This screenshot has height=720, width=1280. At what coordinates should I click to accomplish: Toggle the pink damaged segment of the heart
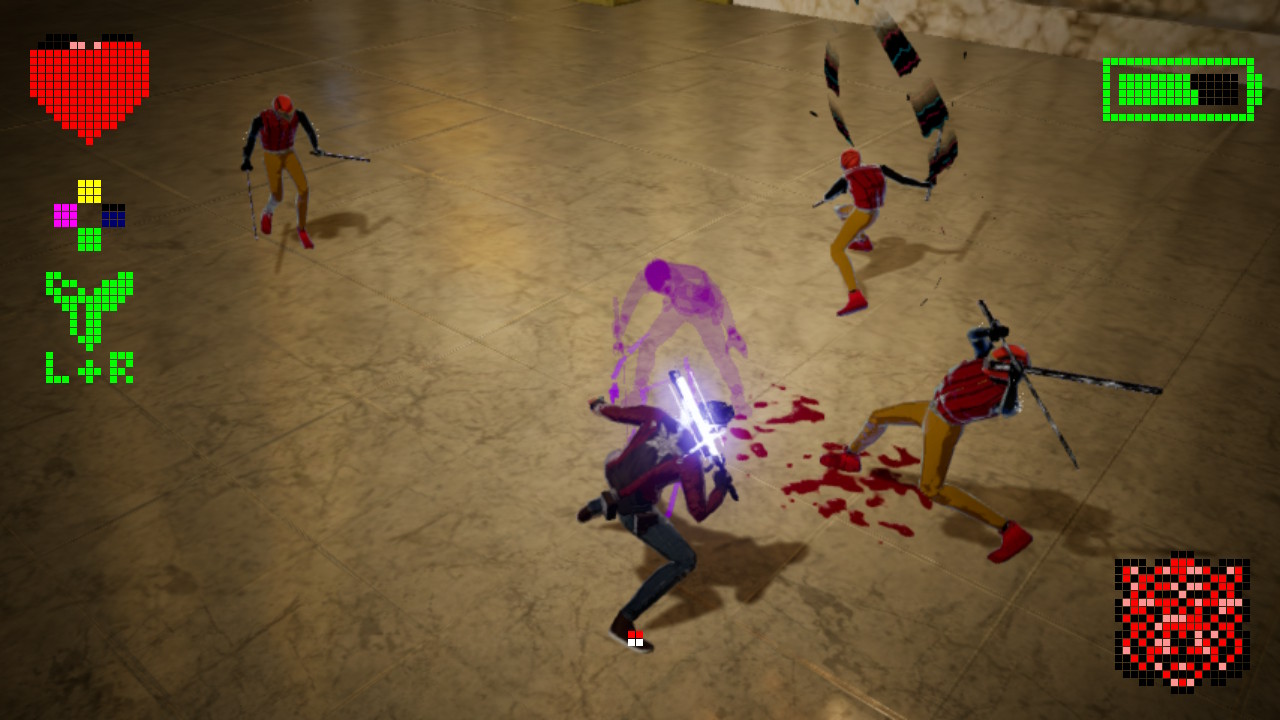[x=75, y=45]
